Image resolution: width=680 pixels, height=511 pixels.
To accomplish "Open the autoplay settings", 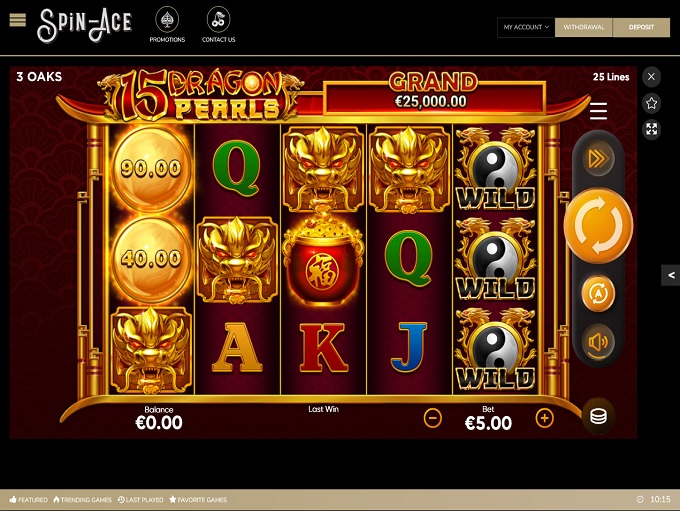I will point(598,293).
